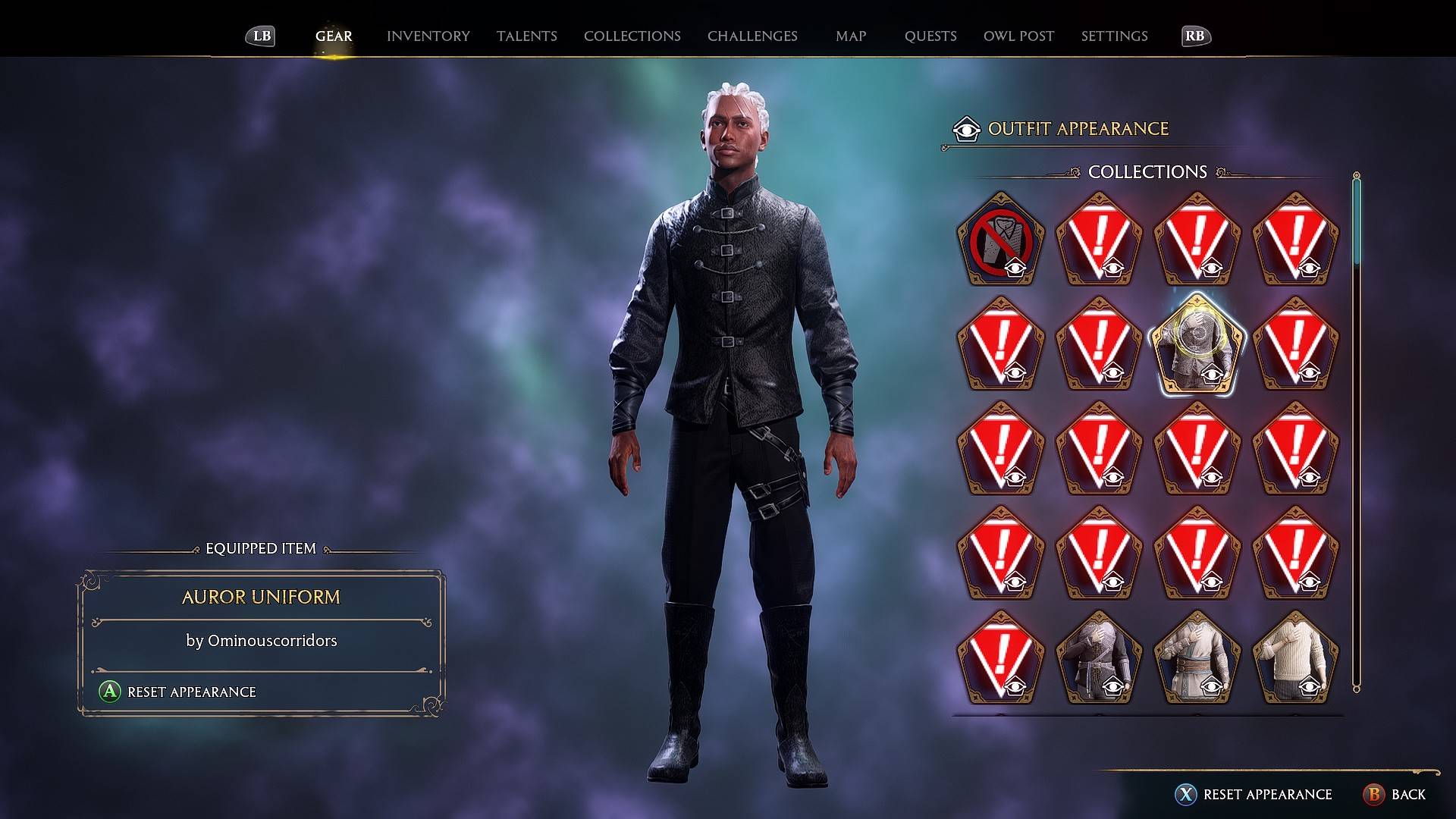Select the 'hide outfit' appearance option
Screen dimensions: 1456x819
pyautogui.click(x=999, y=243)
